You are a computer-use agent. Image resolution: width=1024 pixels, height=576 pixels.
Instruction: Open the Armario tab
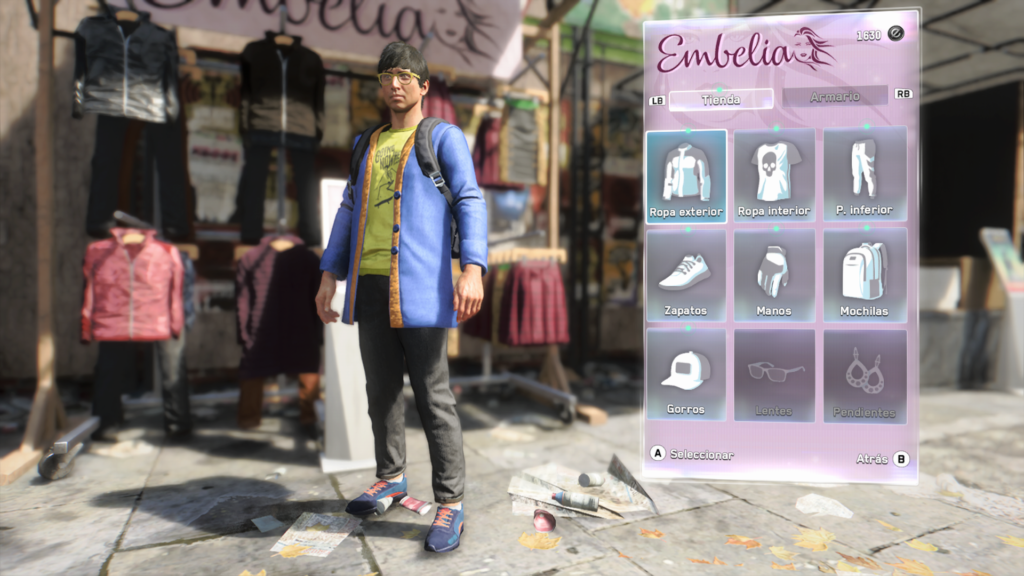tap(834, 96)
